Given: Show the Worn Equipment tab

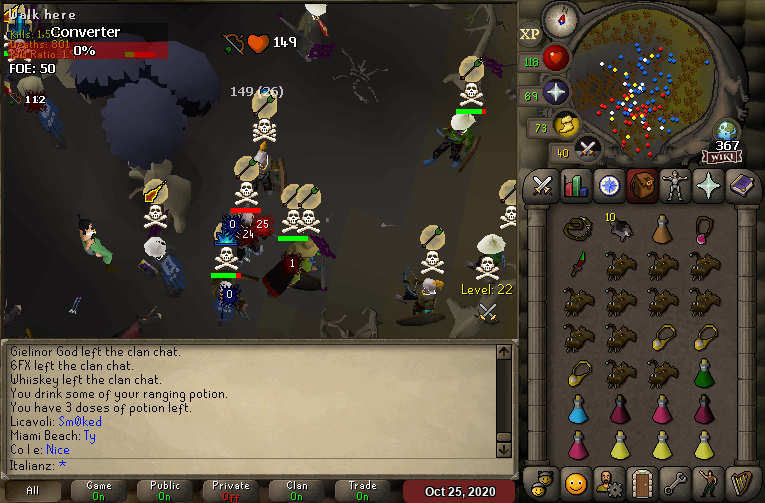Looking at the screenshot, I should point(674,186).
